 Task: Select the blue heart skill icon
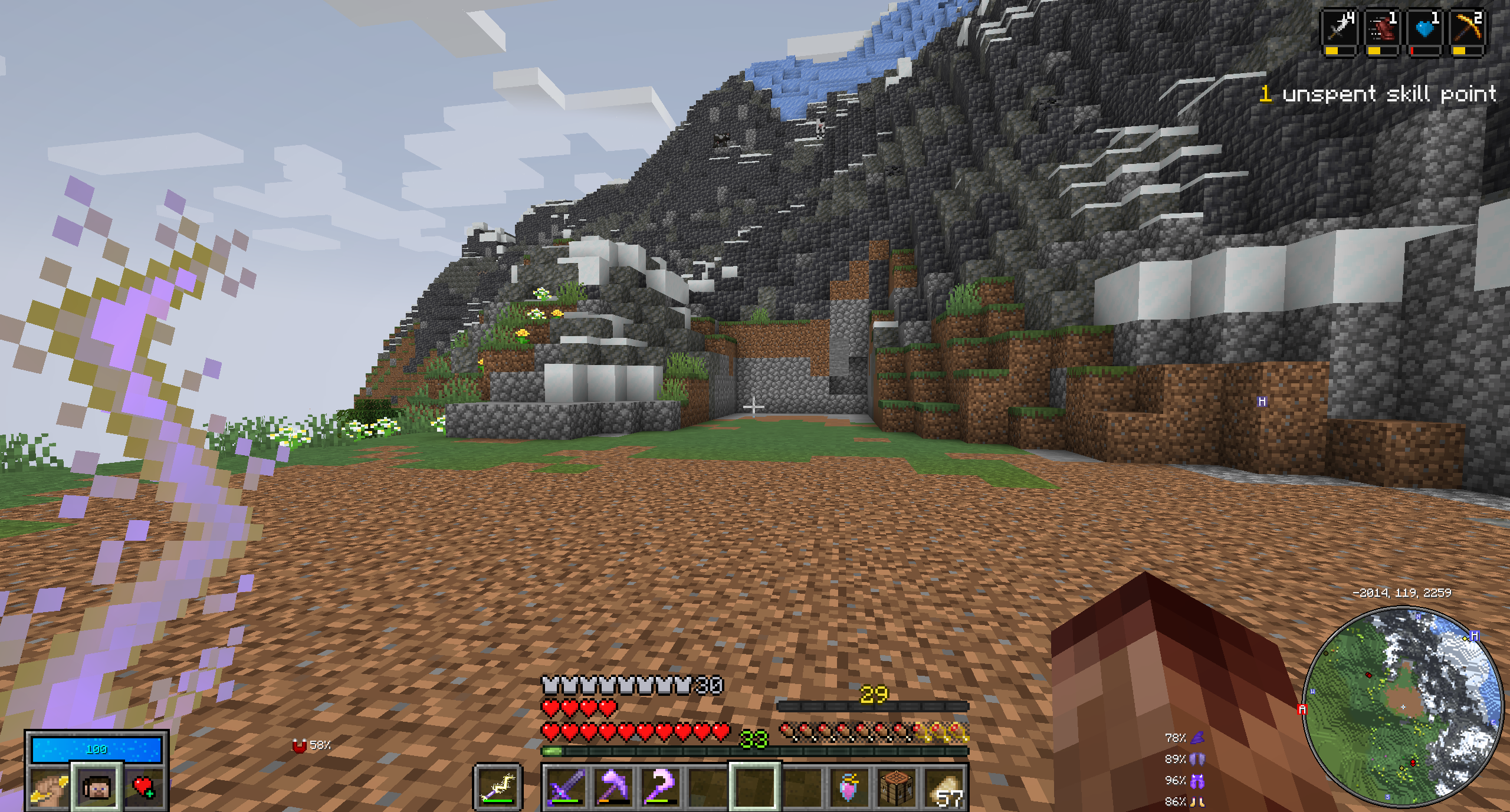(x=1424, y=29)
